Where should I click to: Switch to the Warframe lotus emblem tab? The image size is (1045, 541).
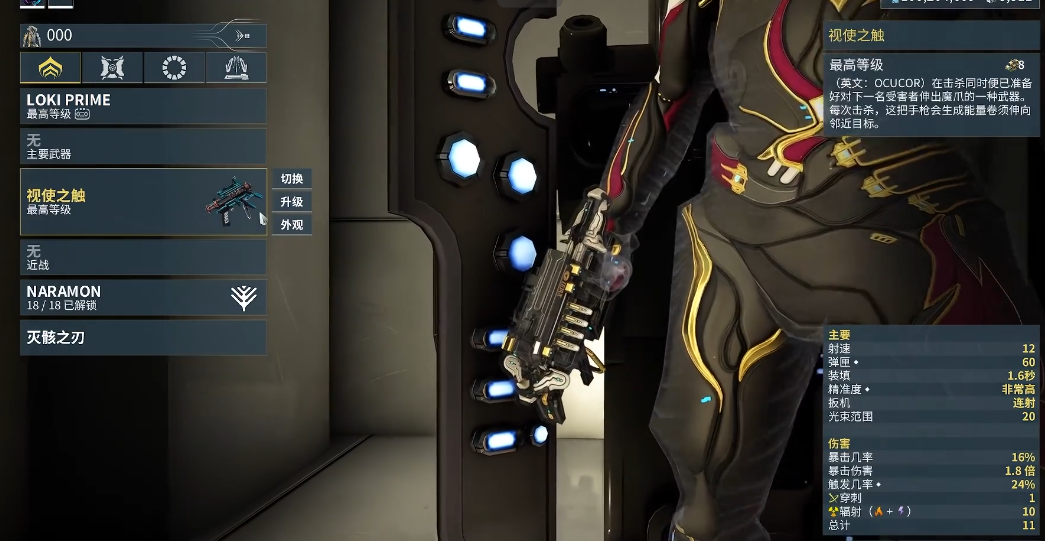pyautogui.click(x=50, y=68)
